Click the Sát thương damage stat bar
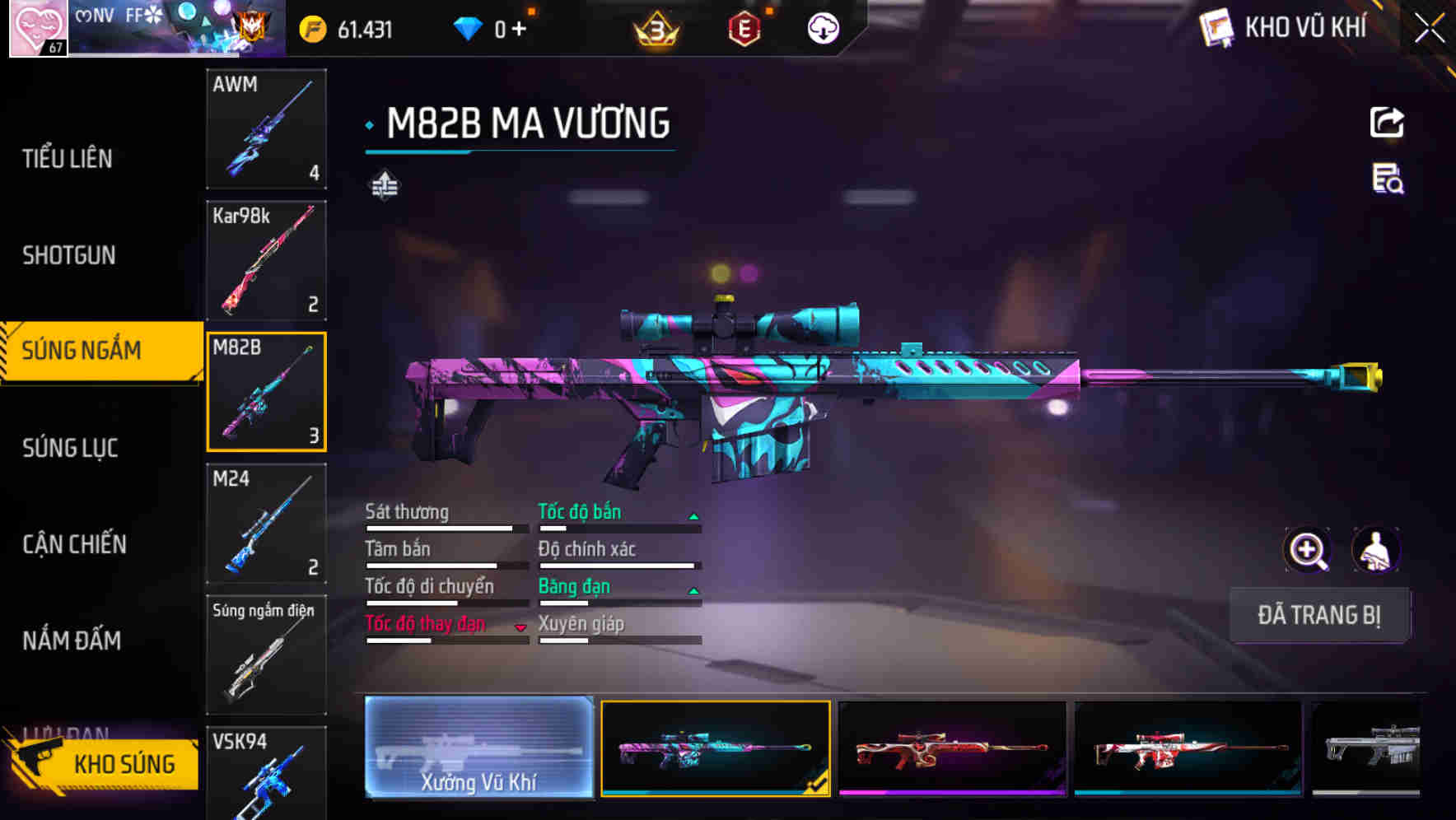This screenshot has width=1456, height=820. pos(441,528)
